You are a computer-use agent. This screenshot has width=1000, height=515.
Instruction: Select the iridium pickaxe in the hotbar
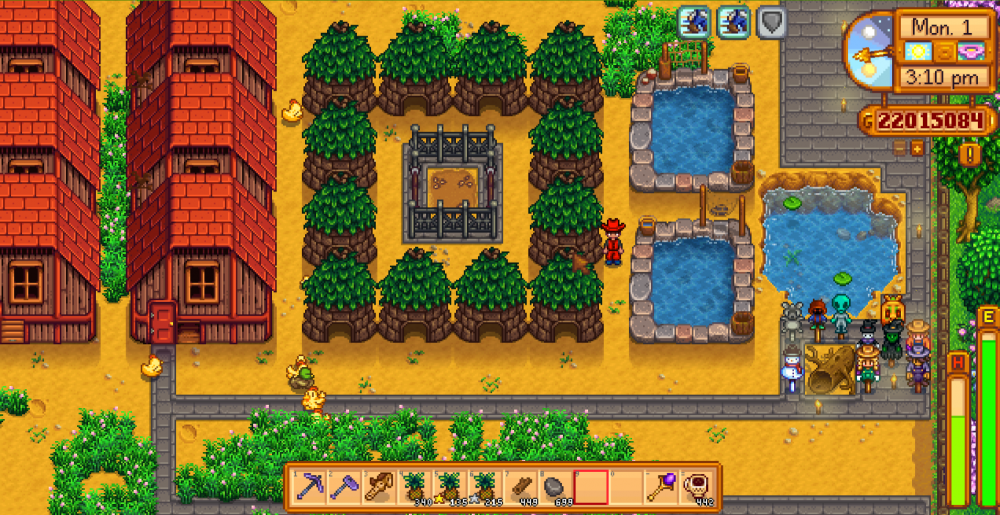pyautogui.click(x=310, y=488)
